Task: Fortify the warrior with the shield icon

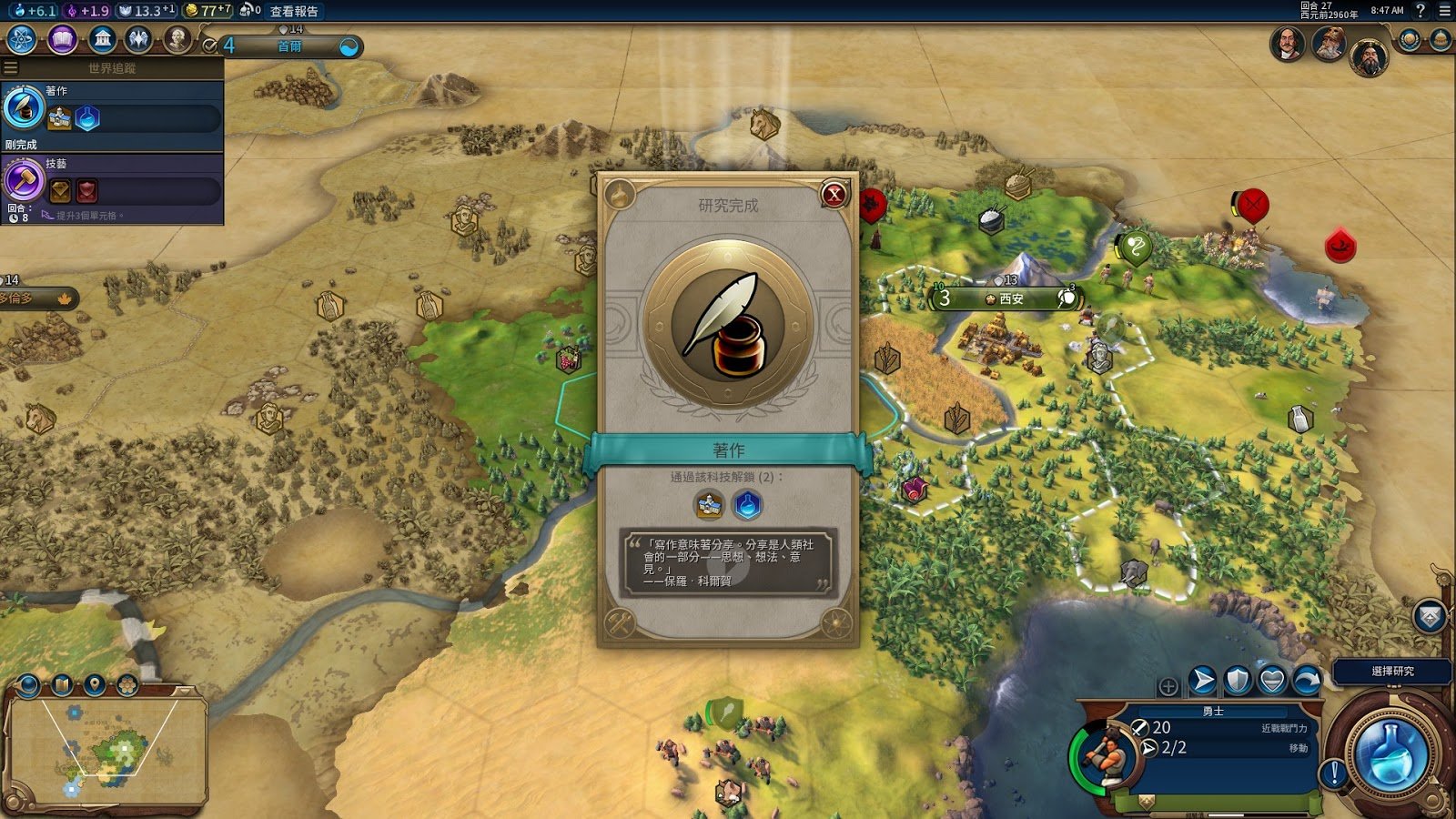Action: coord(1238,680)
